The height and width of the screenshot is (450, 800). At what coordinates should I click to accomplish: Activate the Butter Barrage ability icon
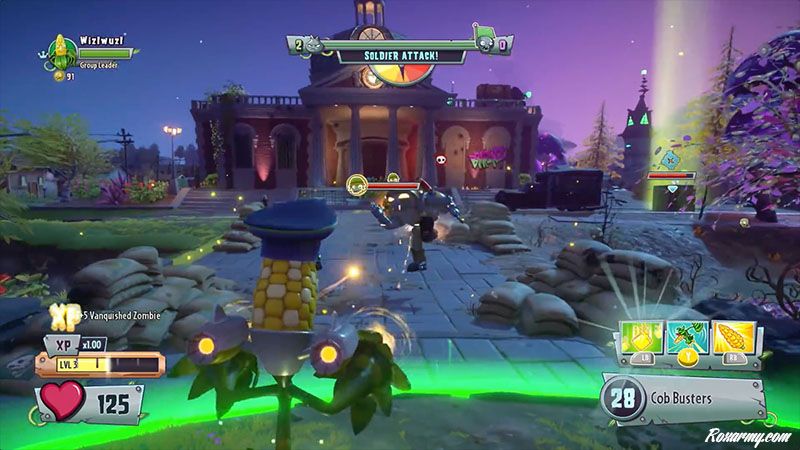646,337
